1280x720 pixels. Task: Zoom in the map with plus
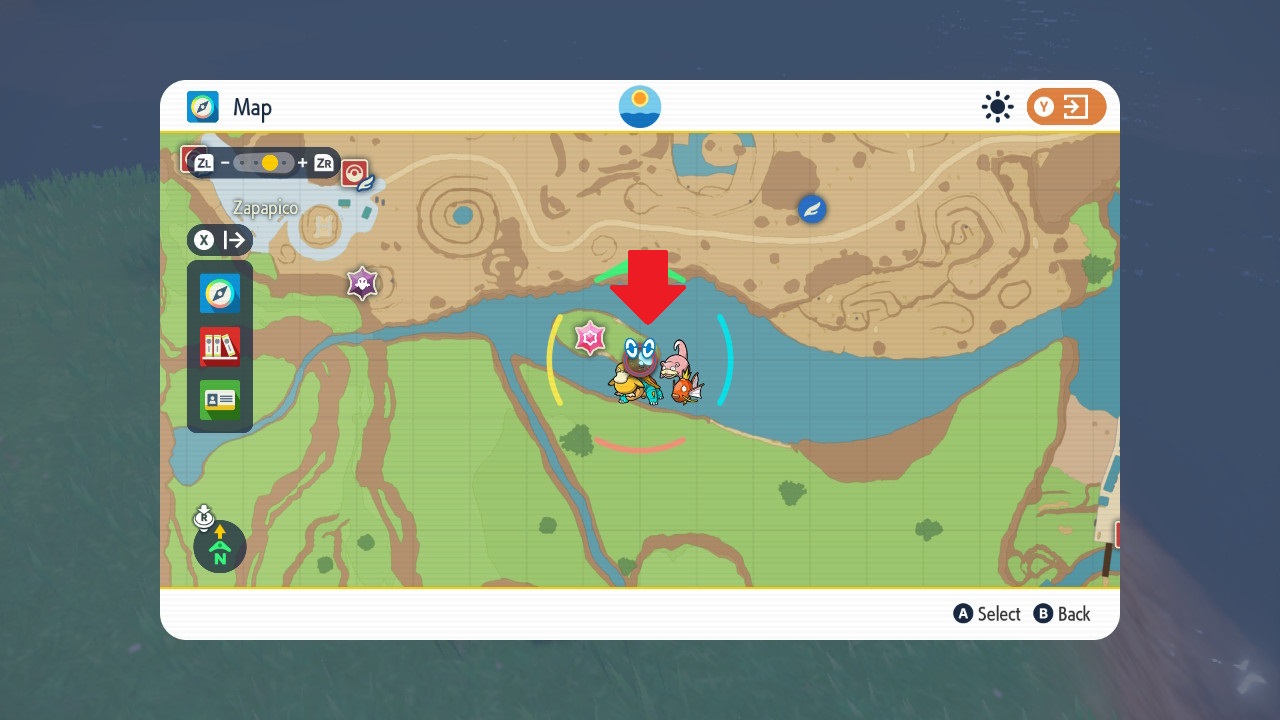(x=302, y=162)
